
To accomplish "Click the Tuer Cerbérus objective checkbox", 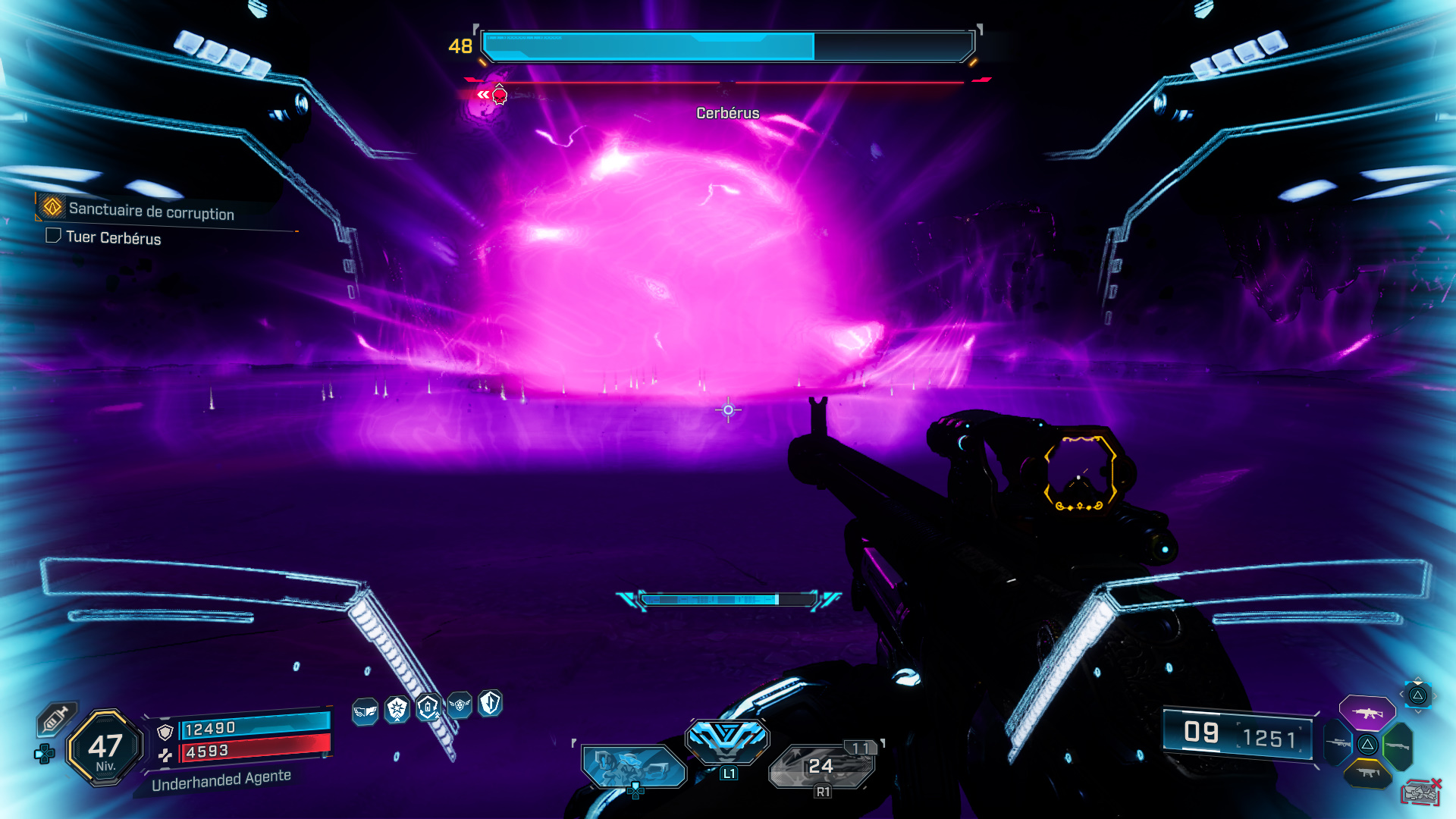I will 53,236.
